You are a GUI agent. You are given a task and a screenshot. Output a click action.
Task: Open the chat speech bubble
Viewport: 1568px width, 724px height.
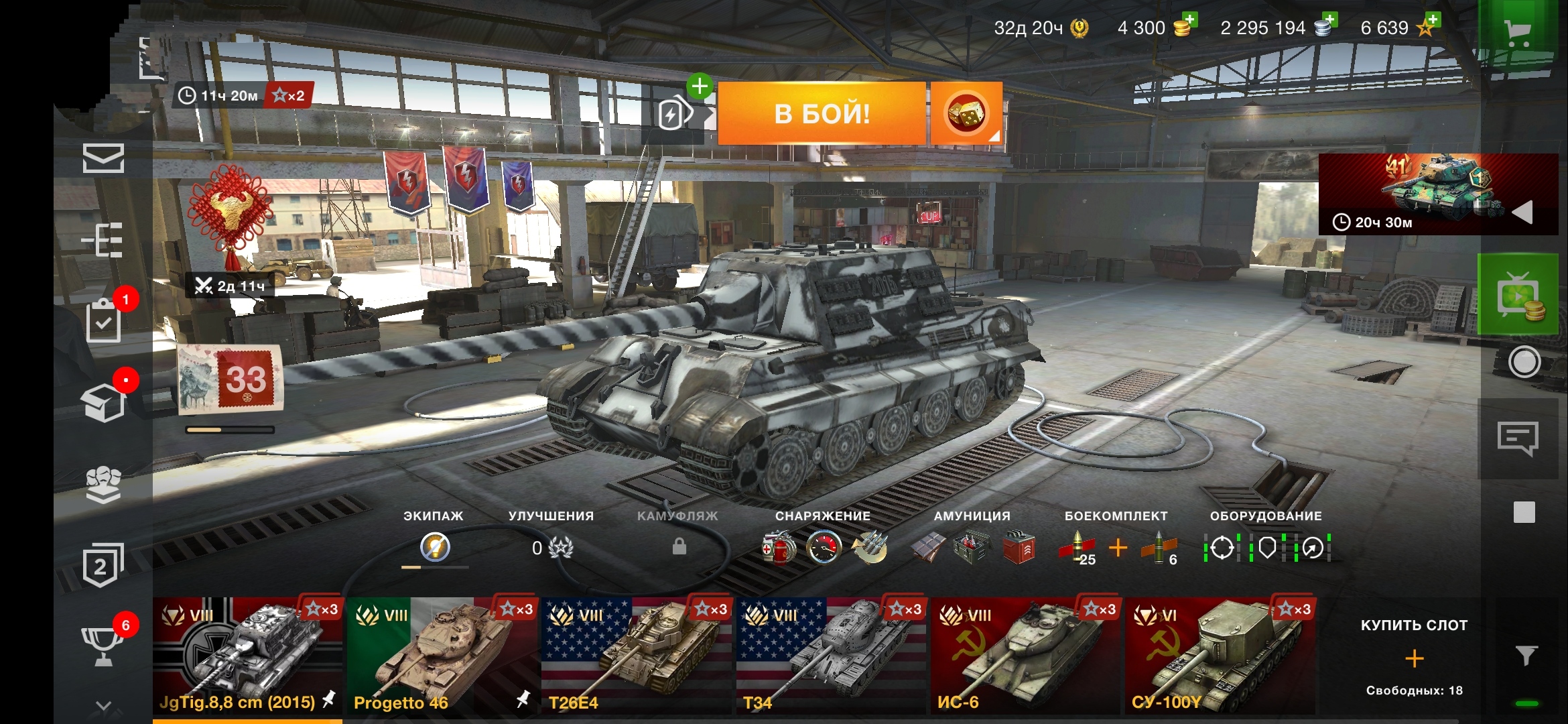tap(1518, 438)
